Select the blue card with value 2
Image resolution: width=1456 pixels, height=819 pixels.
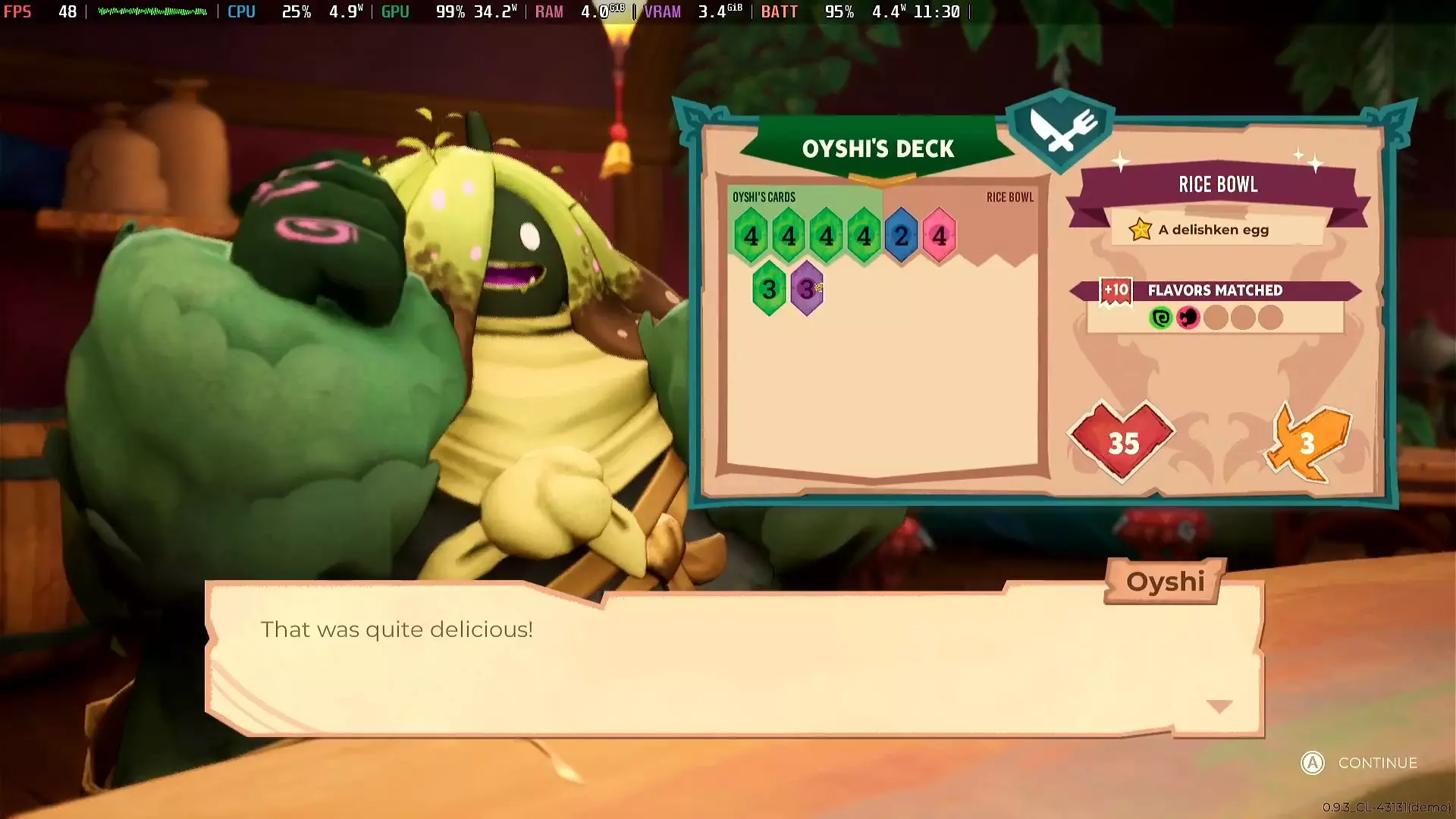[x=901, y=235]
